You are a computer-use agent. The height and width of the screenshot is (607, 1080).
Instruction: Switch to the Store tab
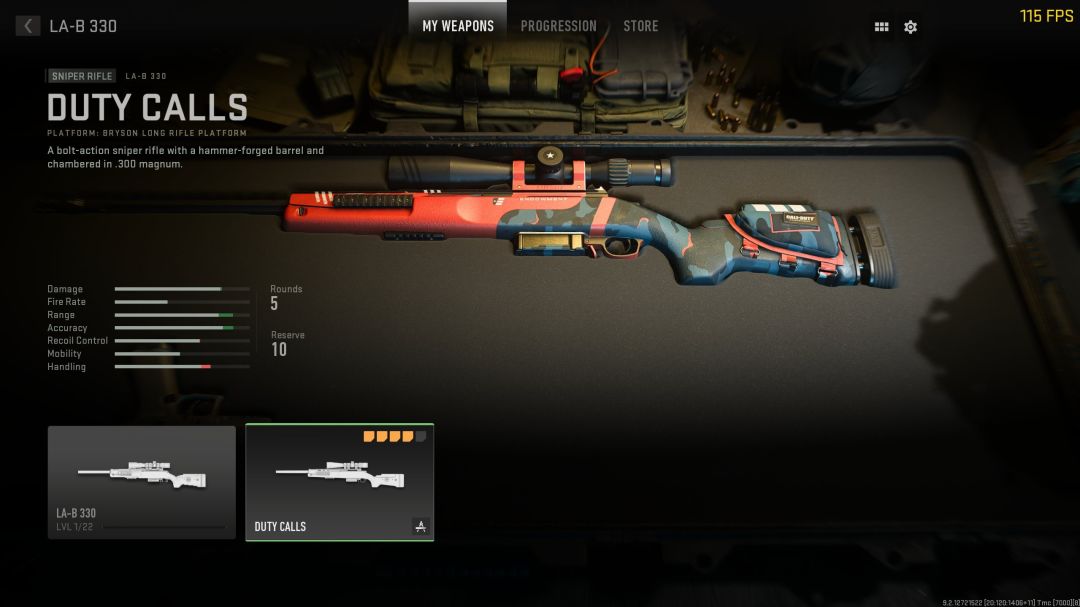tap(641, 26)
